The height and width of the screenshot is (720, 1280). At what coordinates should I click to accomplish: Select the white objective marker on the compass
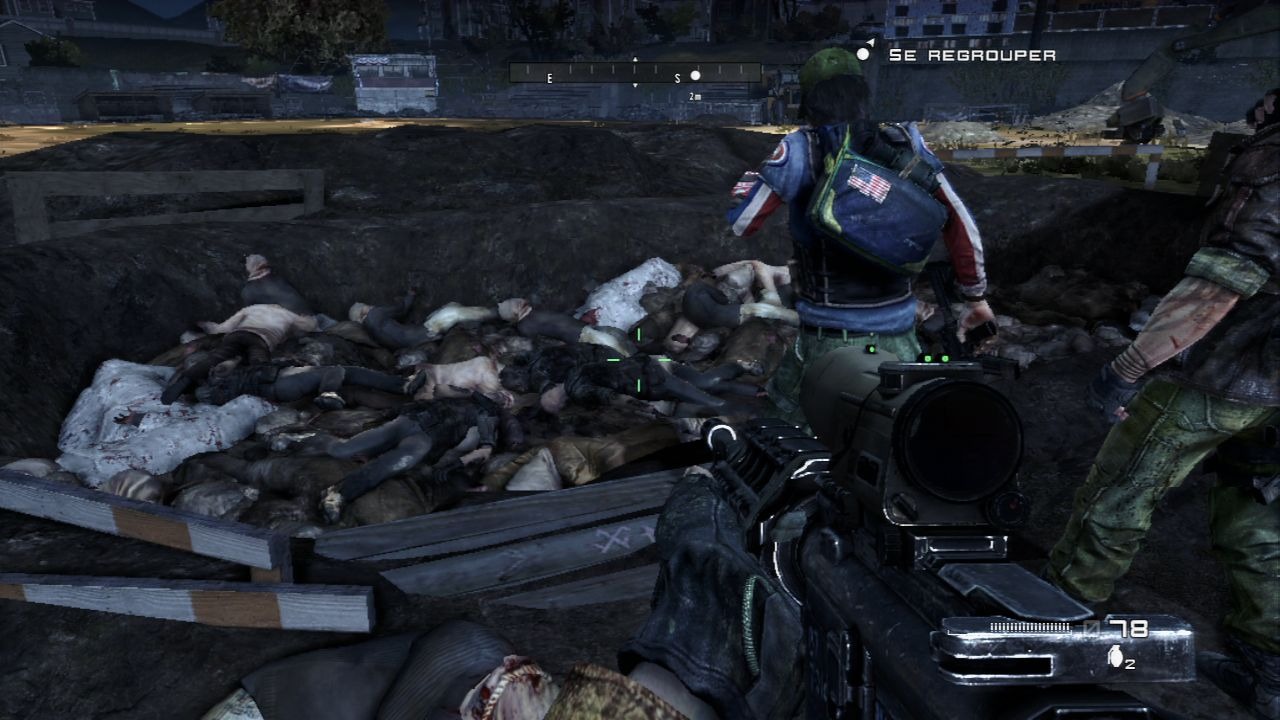tap(696, 75)
